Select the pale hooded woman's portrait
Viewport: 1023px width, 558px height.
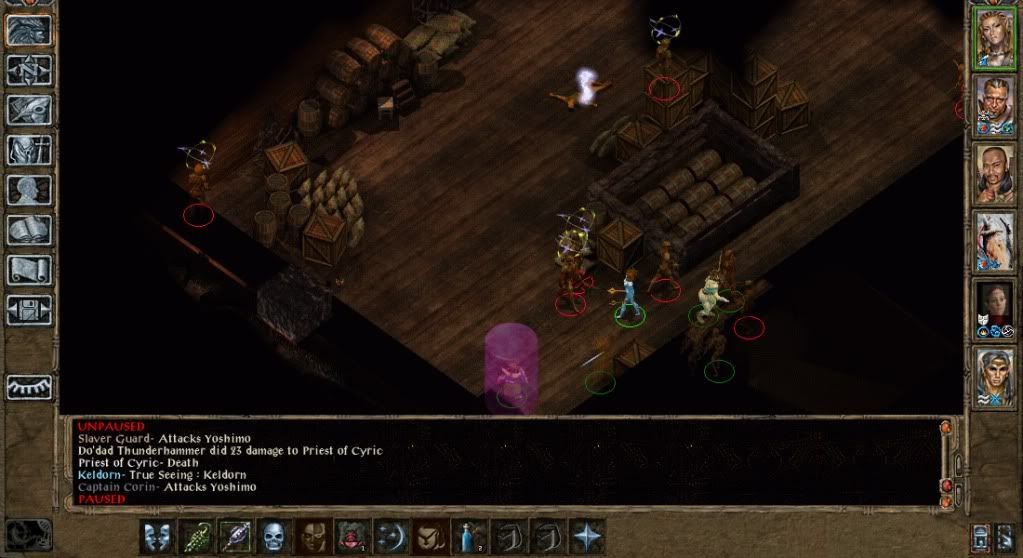(x=996, y=309)
